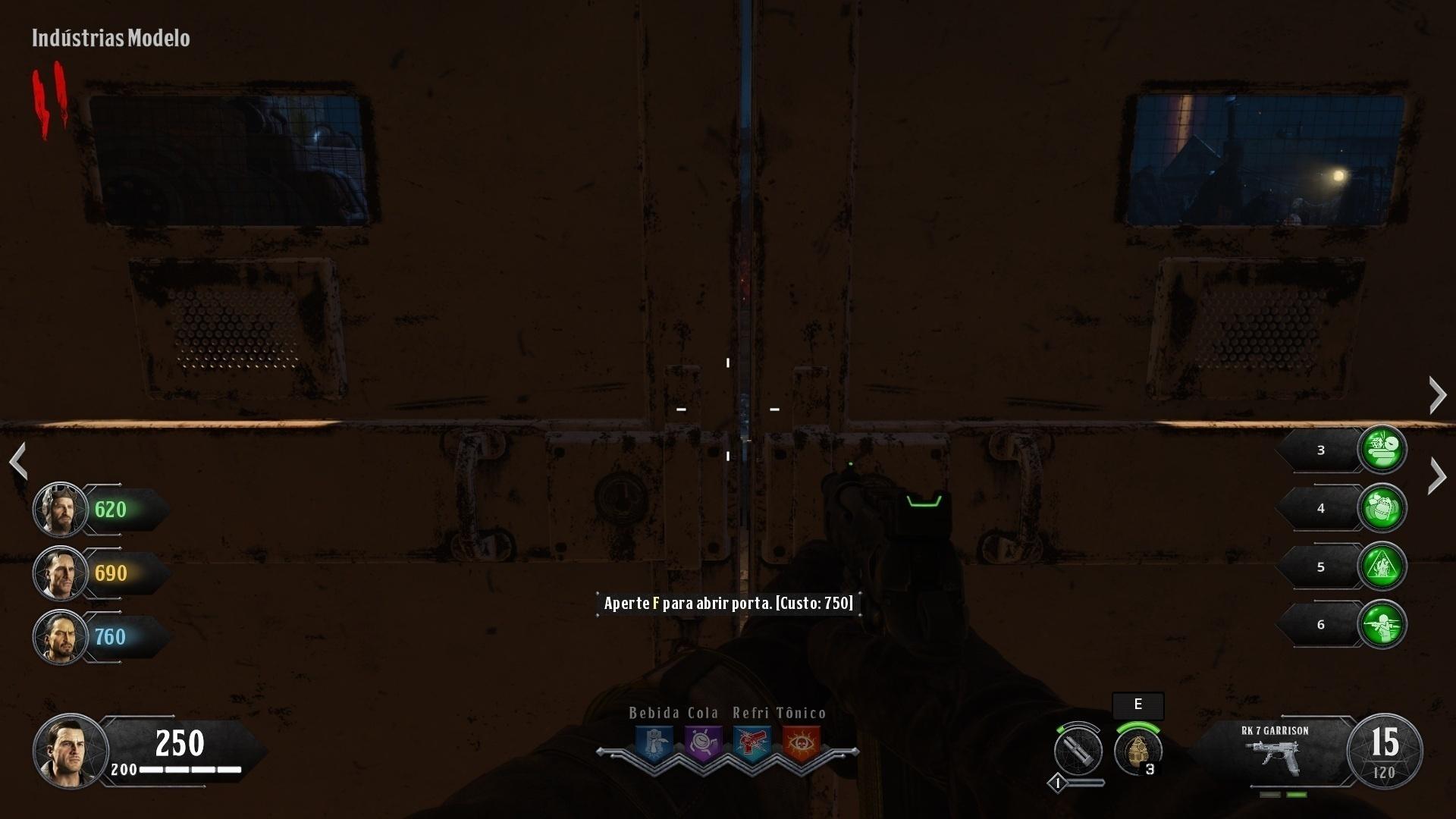Collapse the left-side chevron arrow
Screen dimensions: 1456x819
18,461
